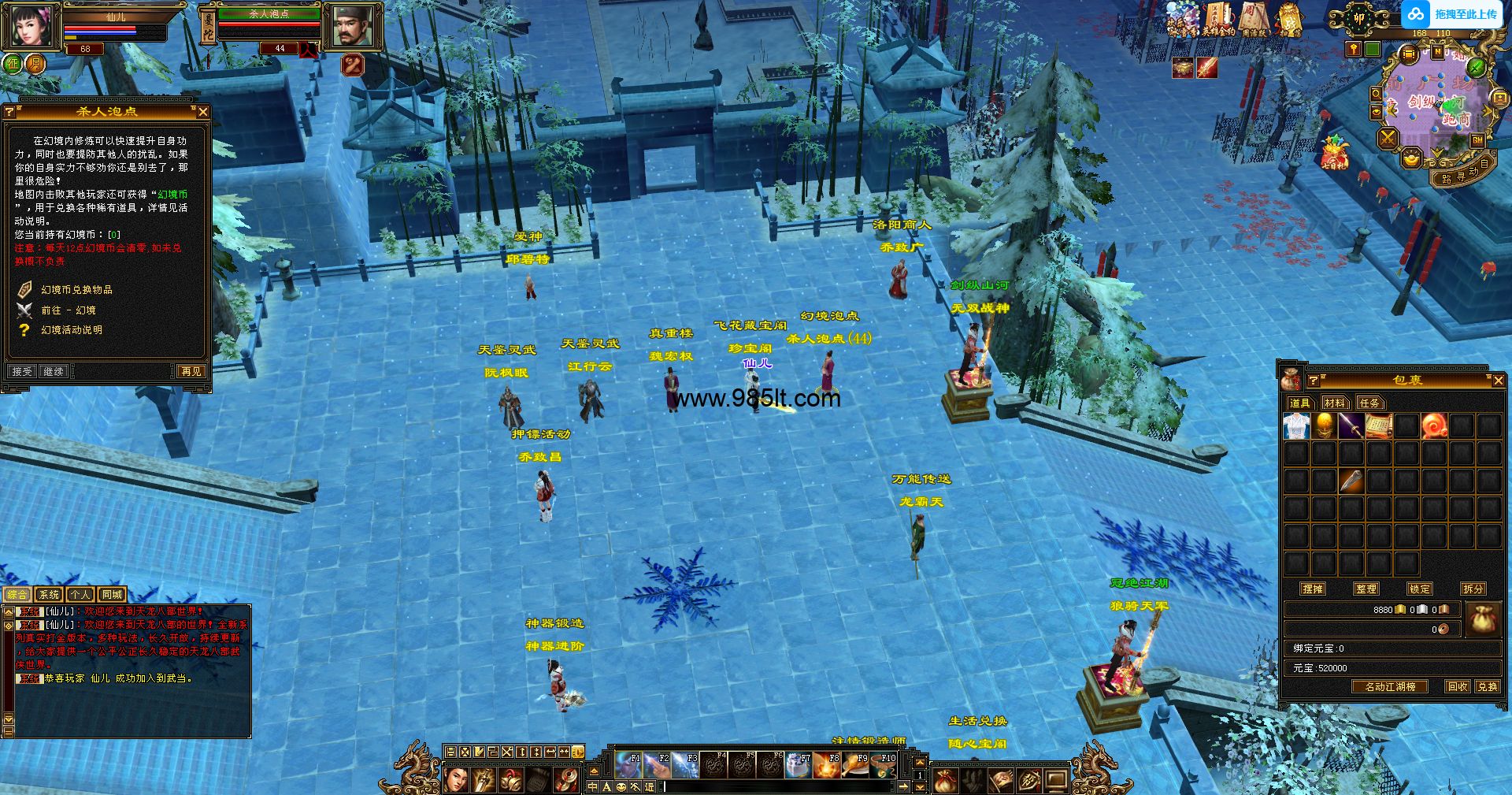
Task: Activate the F1 skill on hotbar
Action: 628,764
